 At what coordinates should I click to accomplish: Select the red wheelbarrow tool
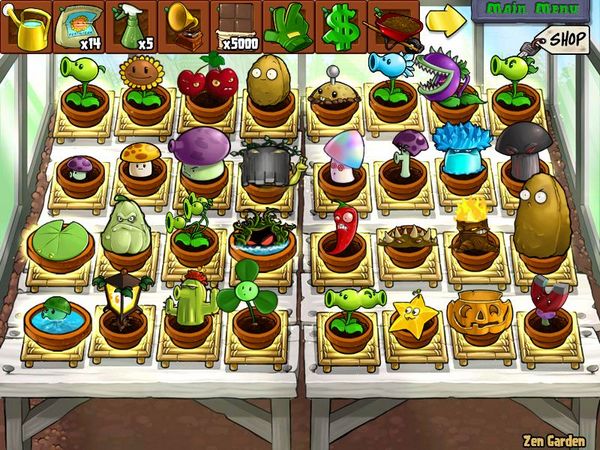[x=393, y=26]
